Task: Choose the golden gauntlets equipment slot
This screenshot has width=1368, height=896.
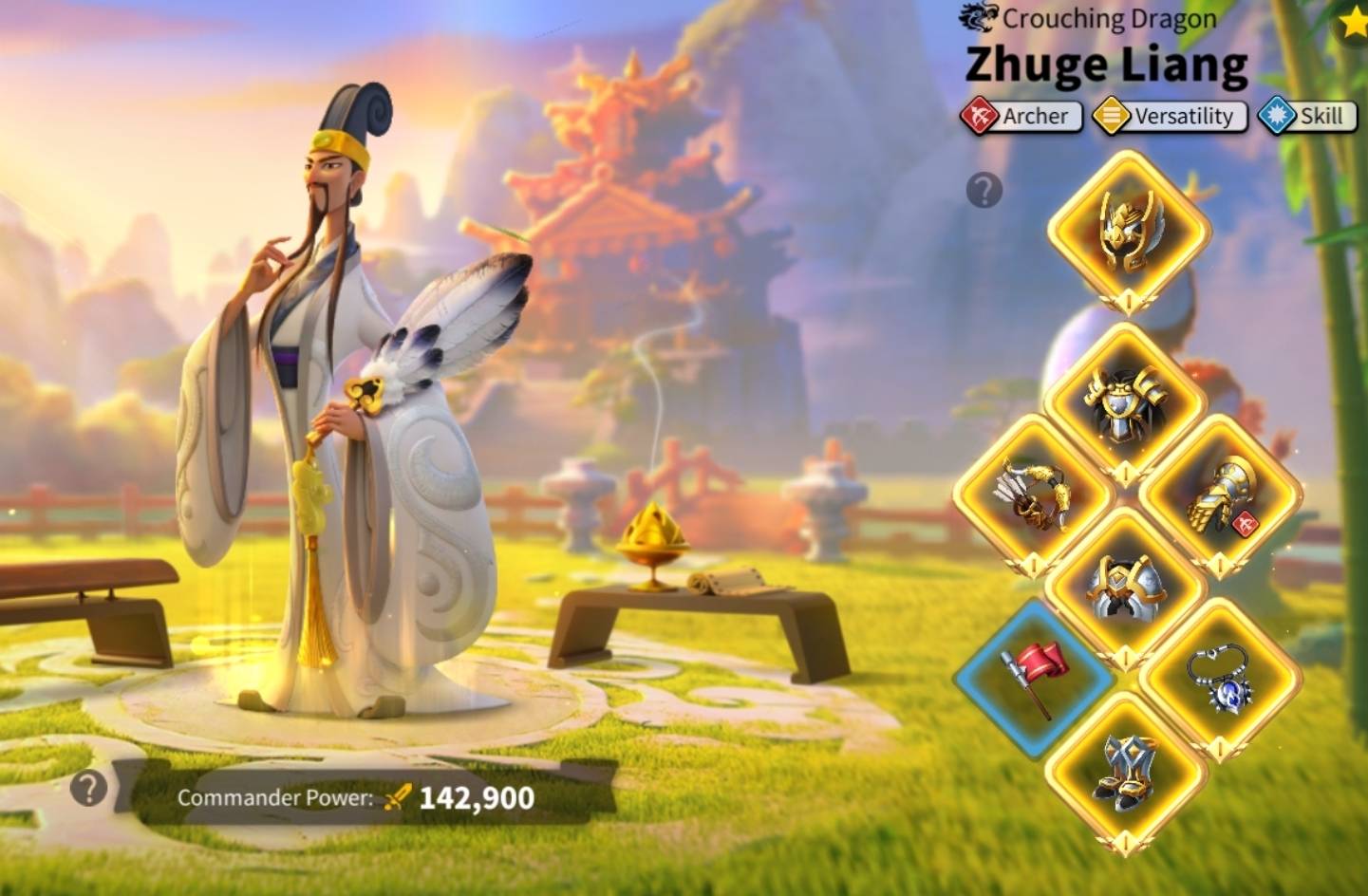Action: click(1220, 495)
